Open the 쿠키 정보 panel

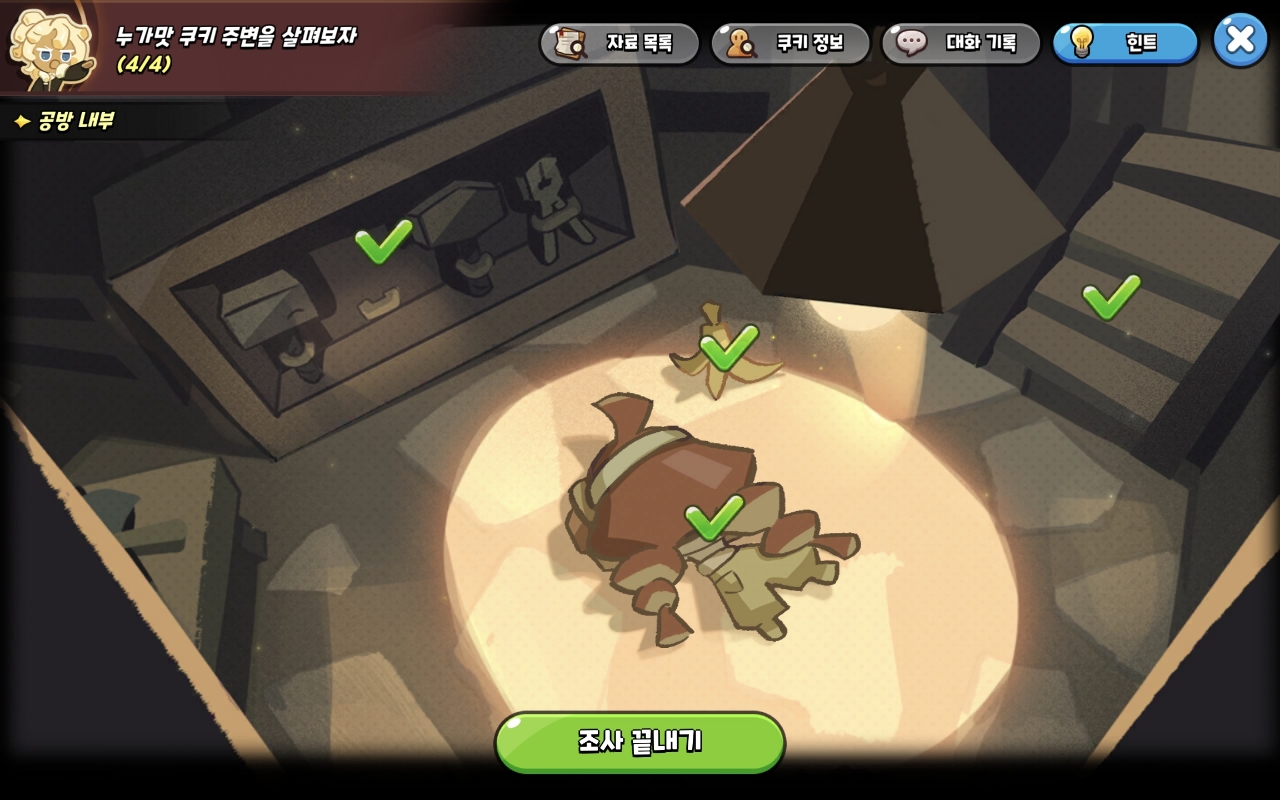coord(790,43)
